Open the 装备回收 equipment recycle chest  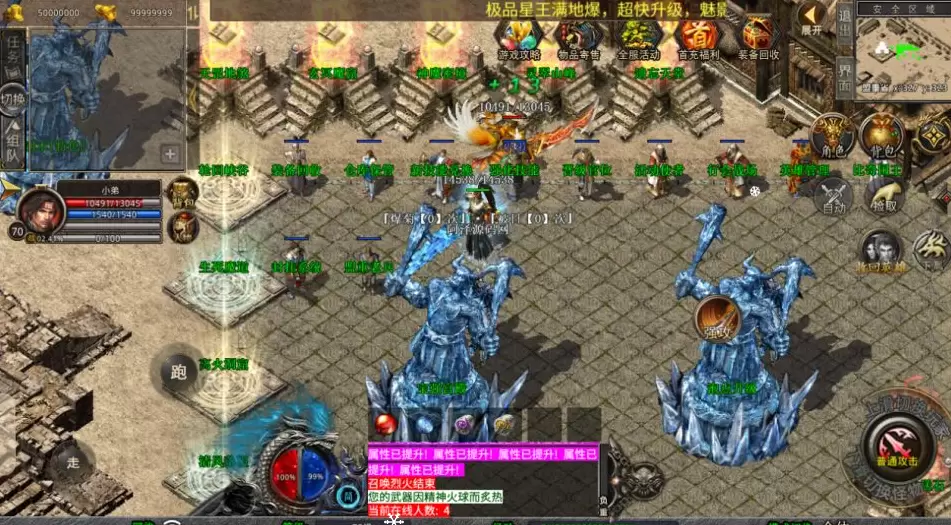point(757,40)
